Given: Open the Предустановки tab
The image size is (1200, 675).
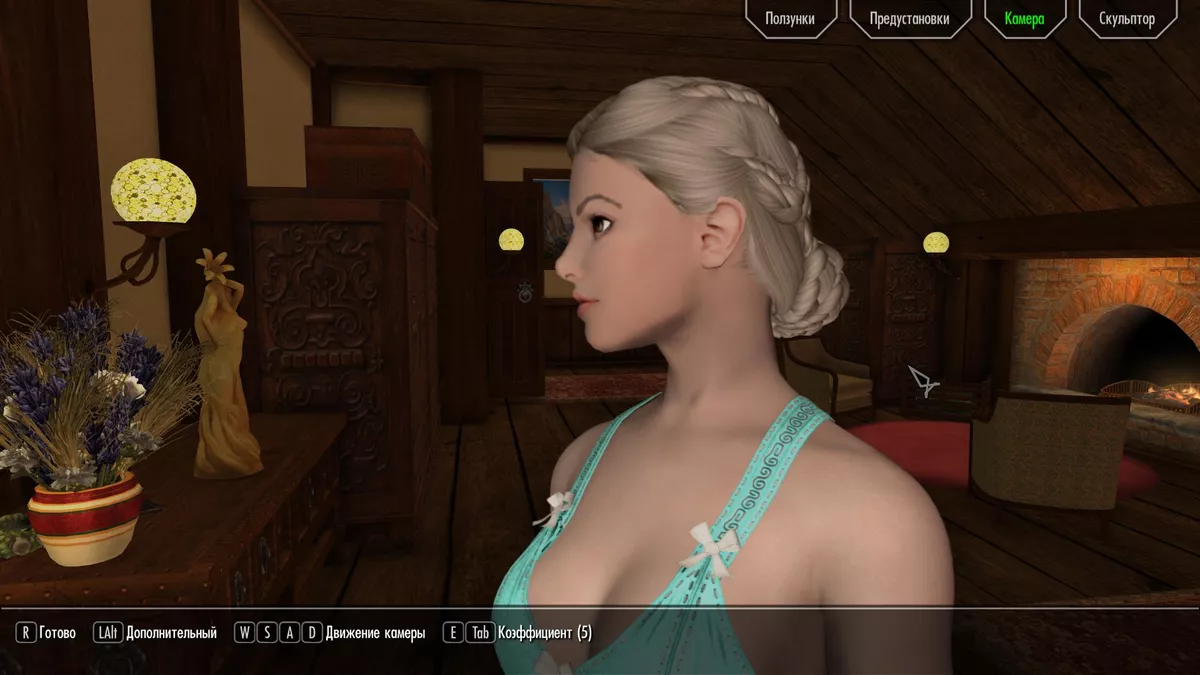Looking at the screenshot, I should 909,19.
